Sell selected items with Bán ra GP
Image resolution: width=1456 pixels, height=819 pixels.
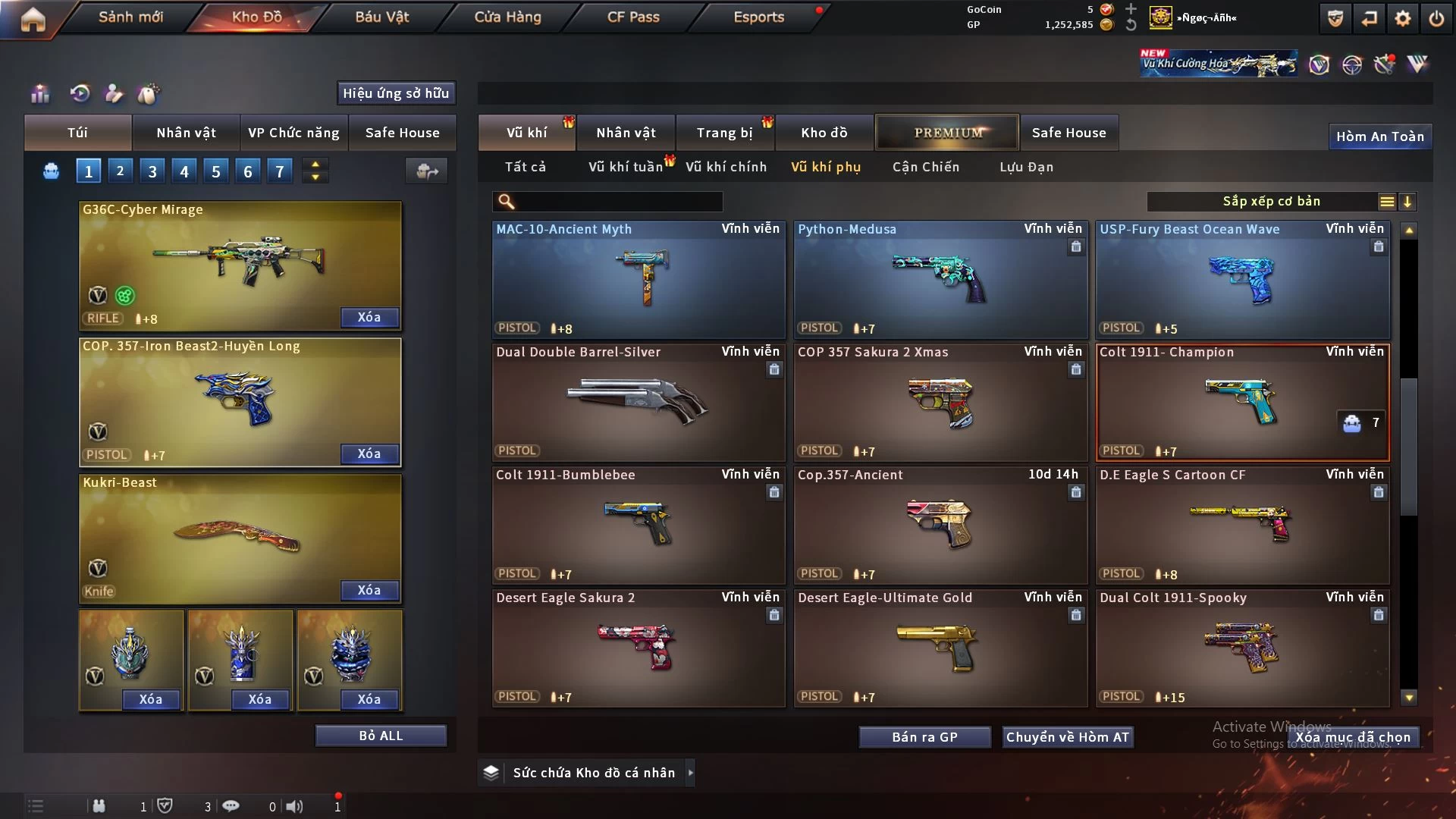pyautogui.click(x=924, y=737)
